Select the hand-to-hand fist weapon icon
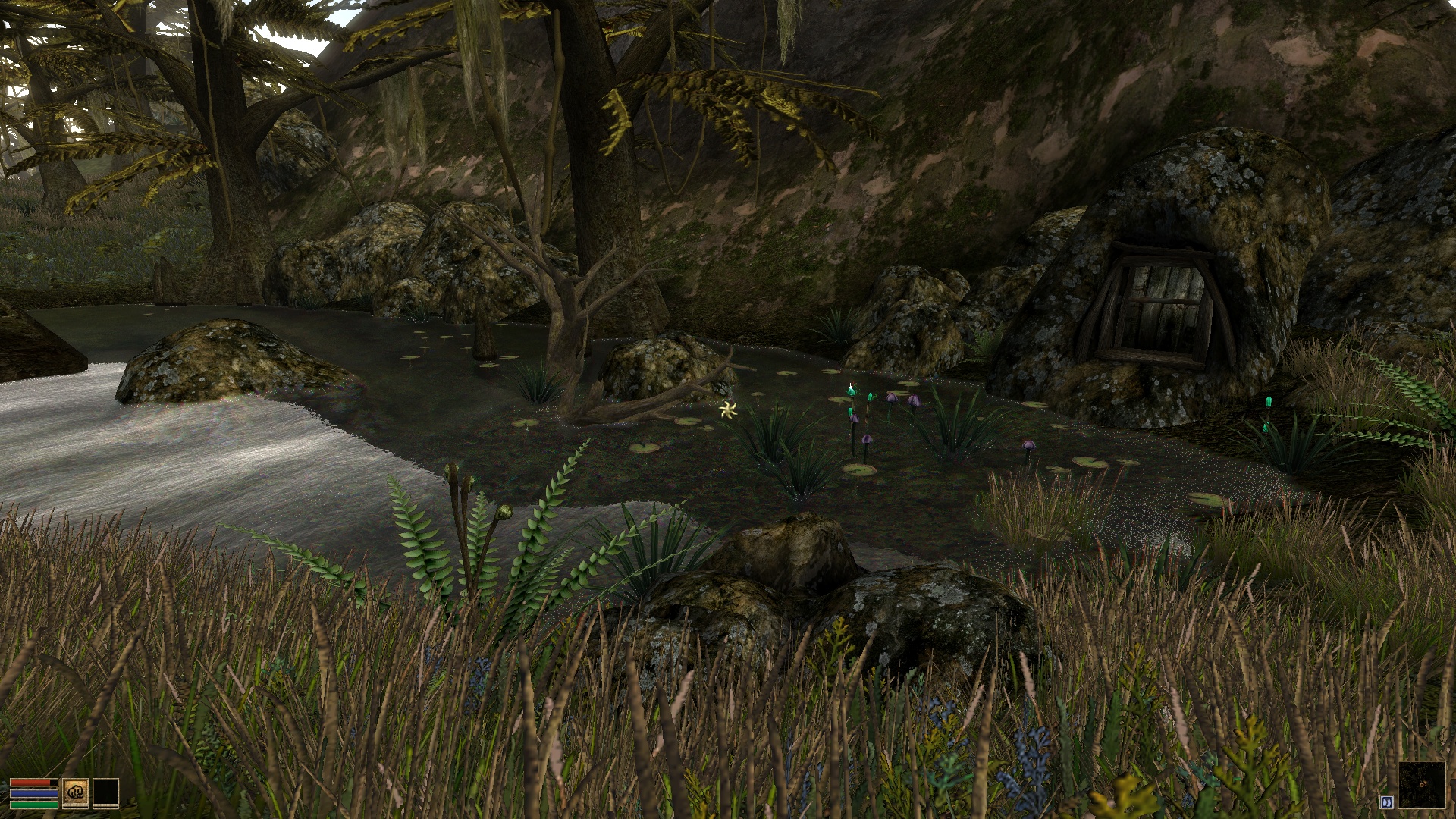 coord(75,794)
